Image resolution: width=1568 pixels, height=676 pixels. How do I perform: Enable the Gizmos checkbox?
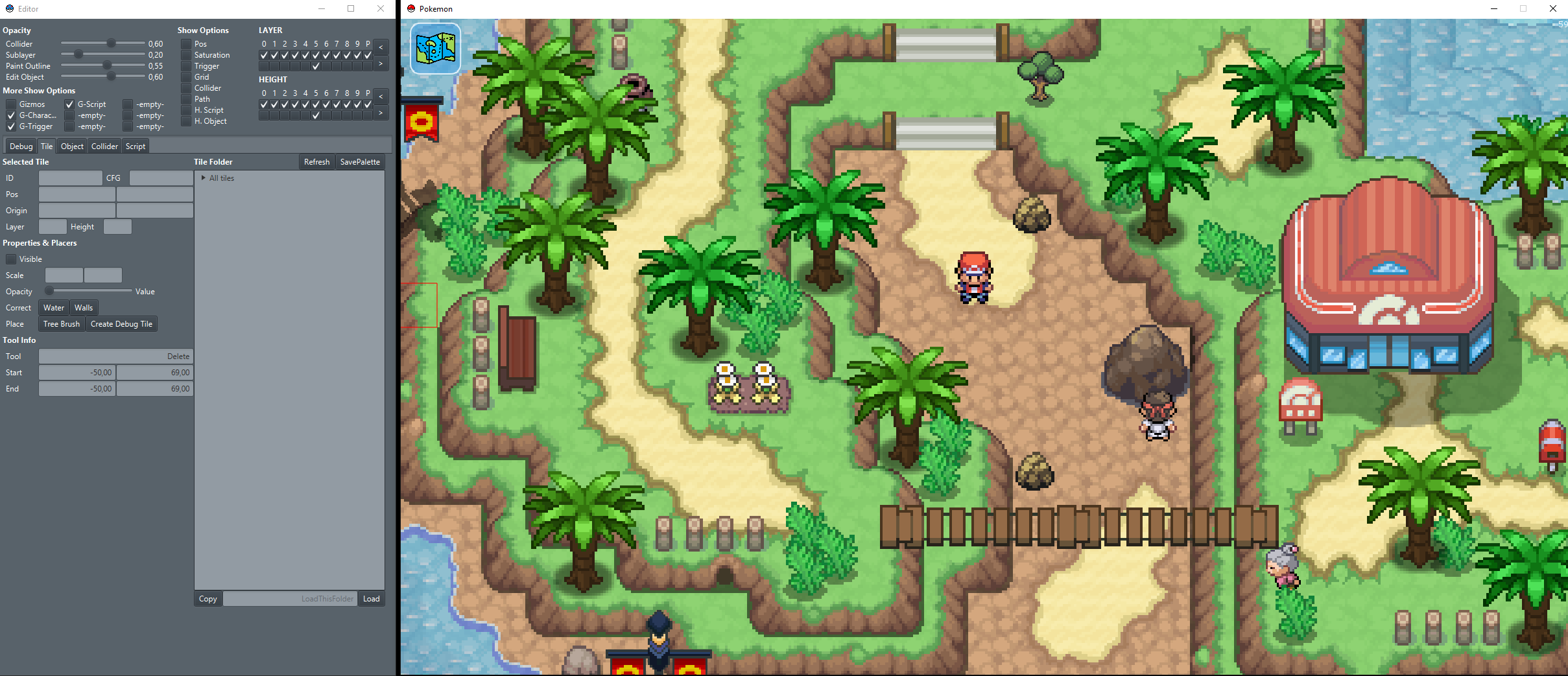[11, 104]
